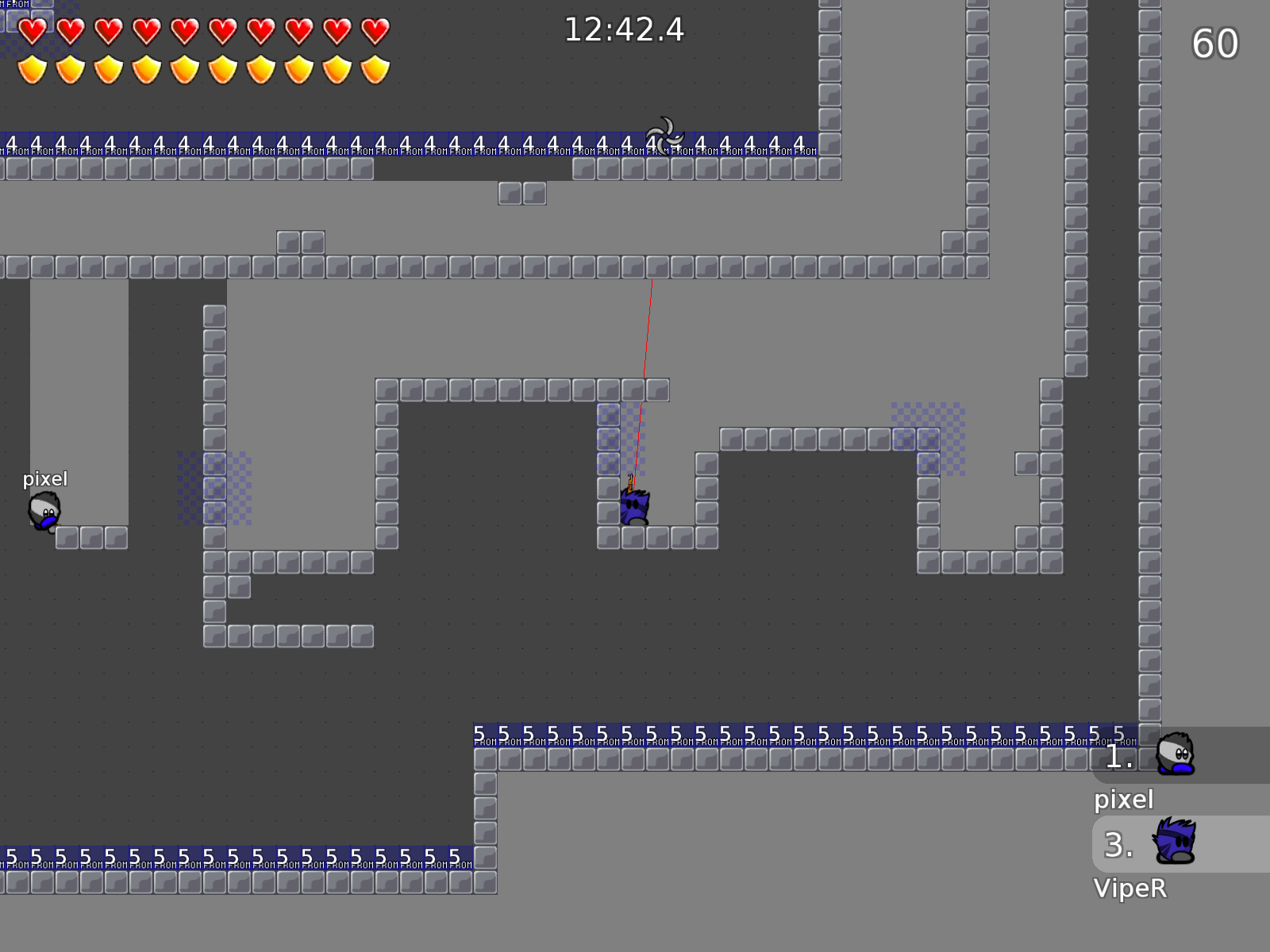
Task: Click the blue tee holding the hammer
Action: (633, 508)
